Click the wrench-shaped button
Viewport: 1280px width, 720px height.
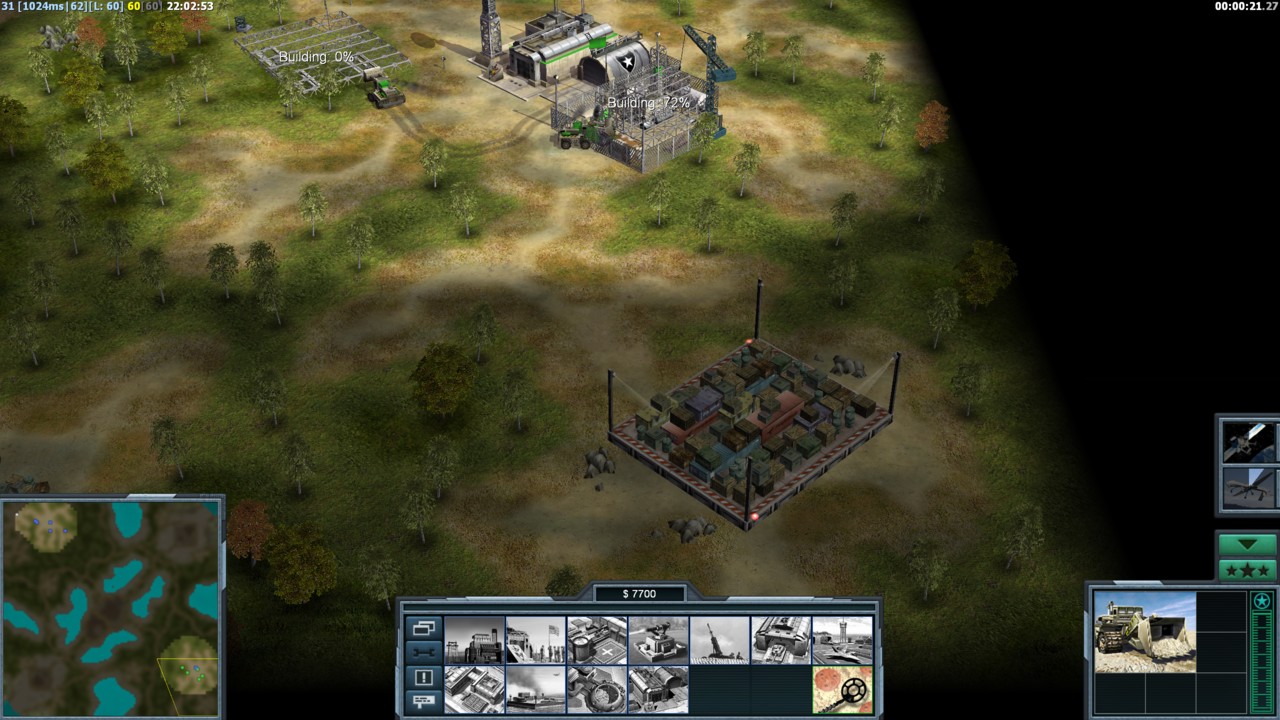pyautogui.click(x=423, y=652)
